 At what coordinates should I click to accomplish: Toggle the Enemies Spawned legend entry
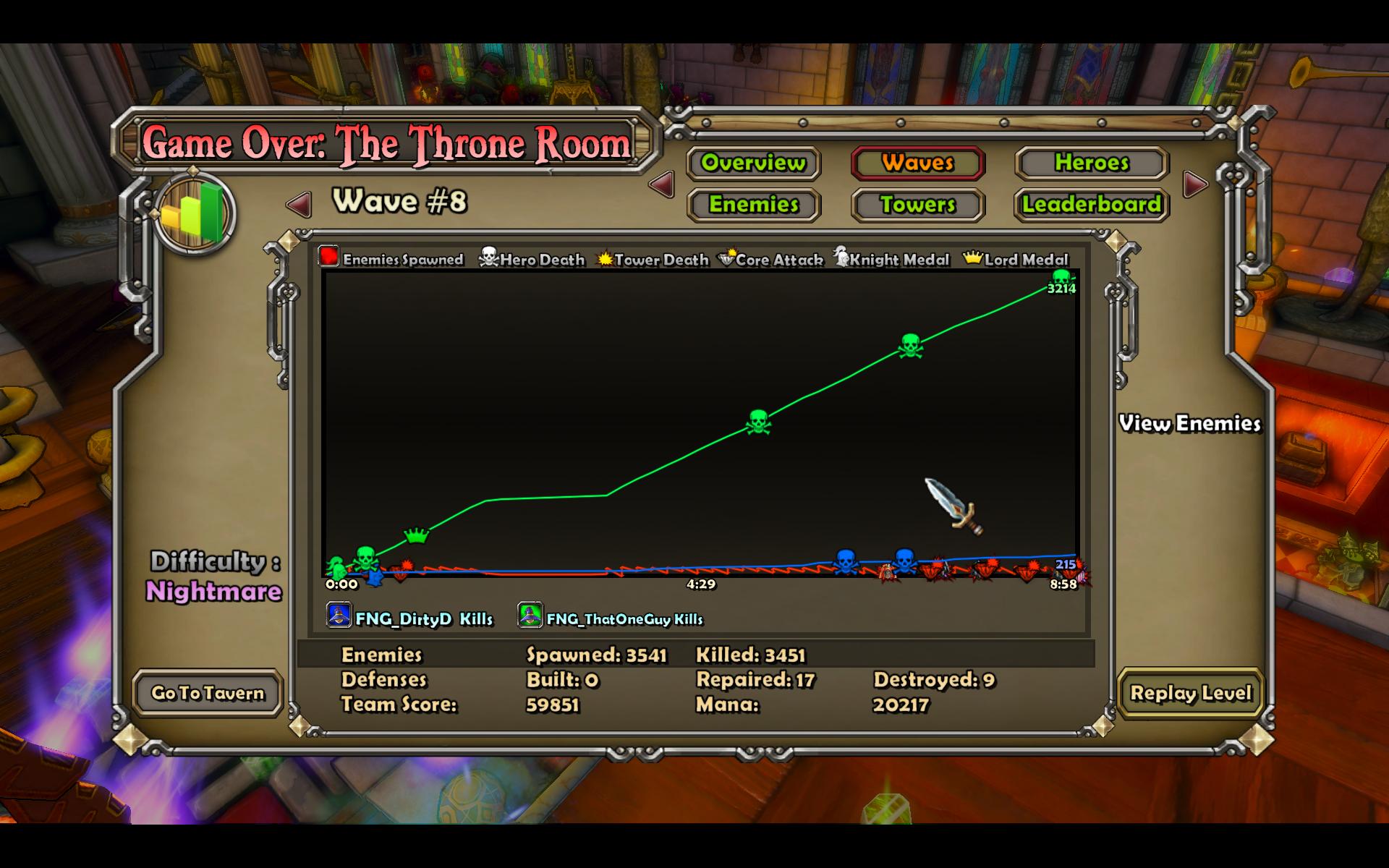[391, 258]
